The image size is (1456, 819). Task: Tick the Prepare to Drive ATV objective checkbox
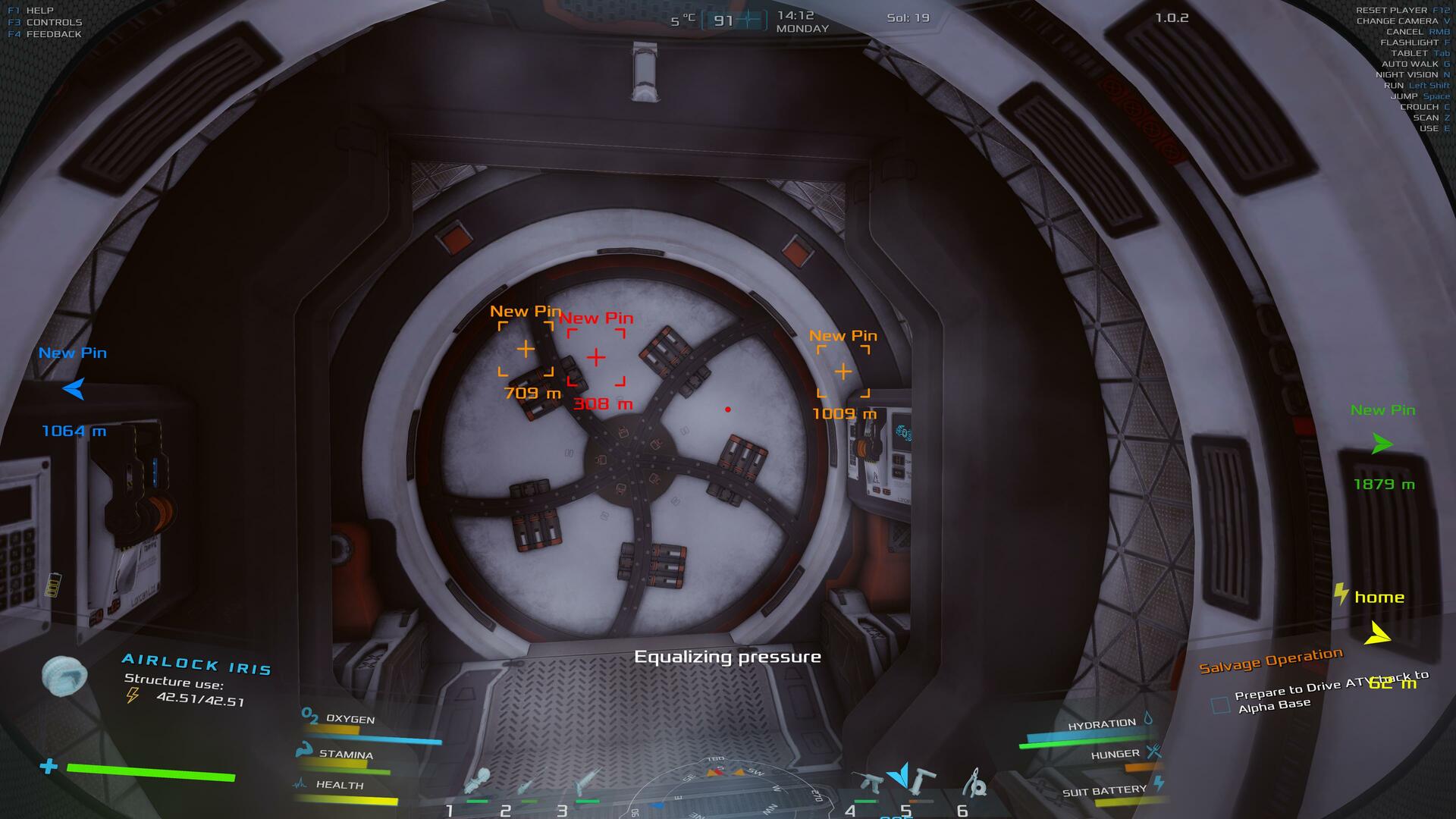tap(1220, 705)
